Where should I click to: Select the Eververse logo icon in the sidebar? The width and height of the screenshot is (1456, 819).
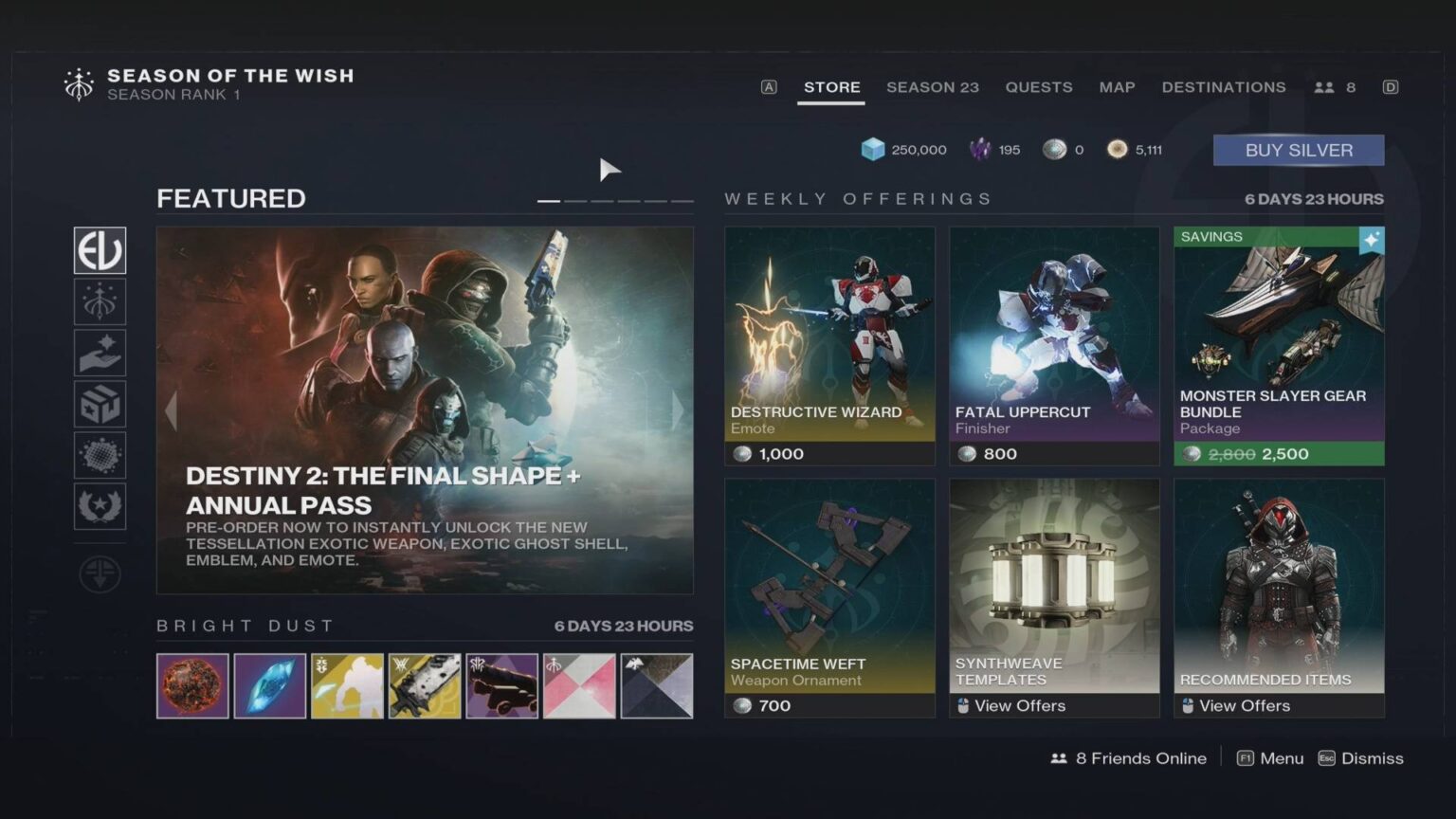(x=100, y=250)
